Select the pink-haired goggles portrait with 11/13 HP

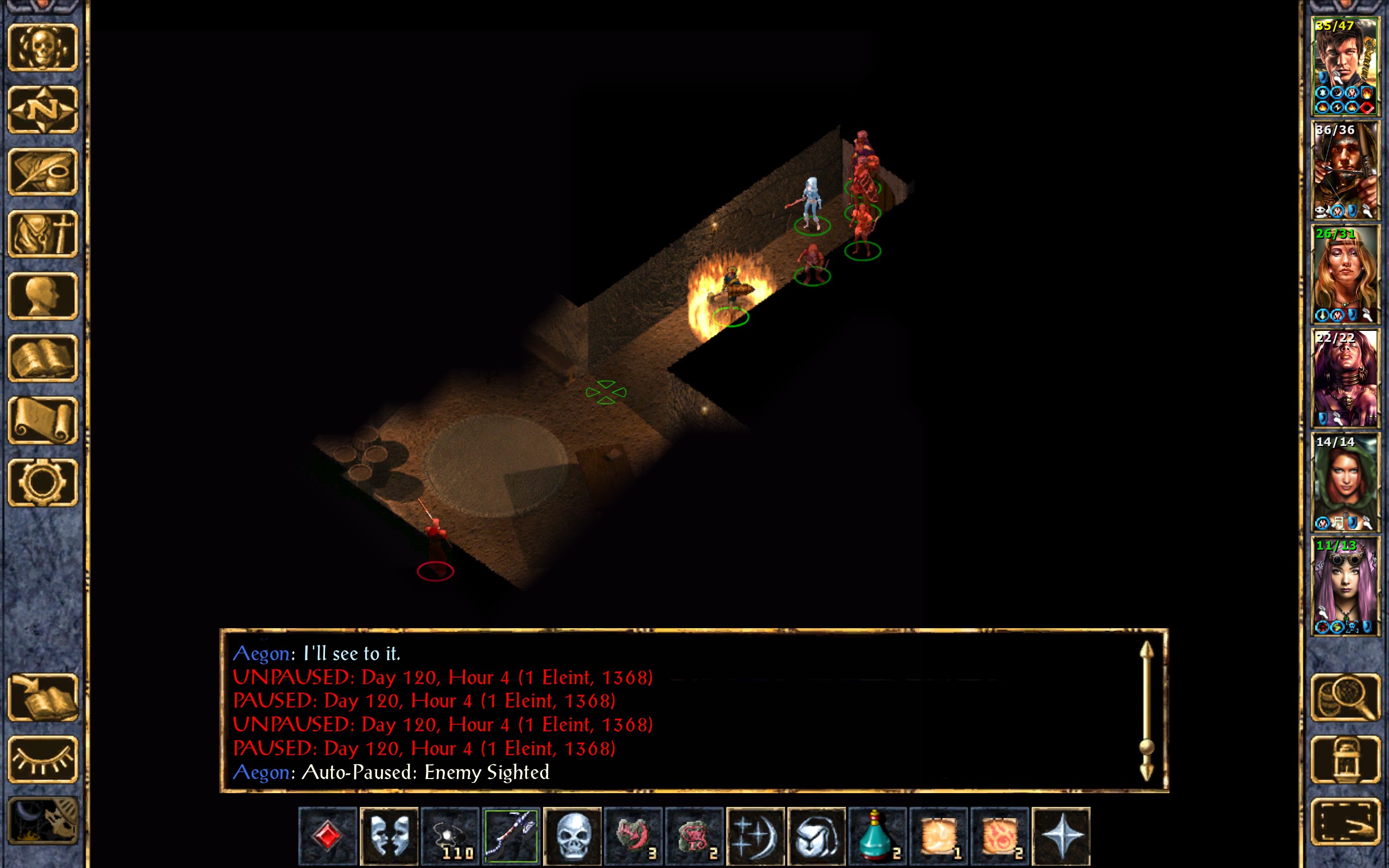[x=1345, y=585]
